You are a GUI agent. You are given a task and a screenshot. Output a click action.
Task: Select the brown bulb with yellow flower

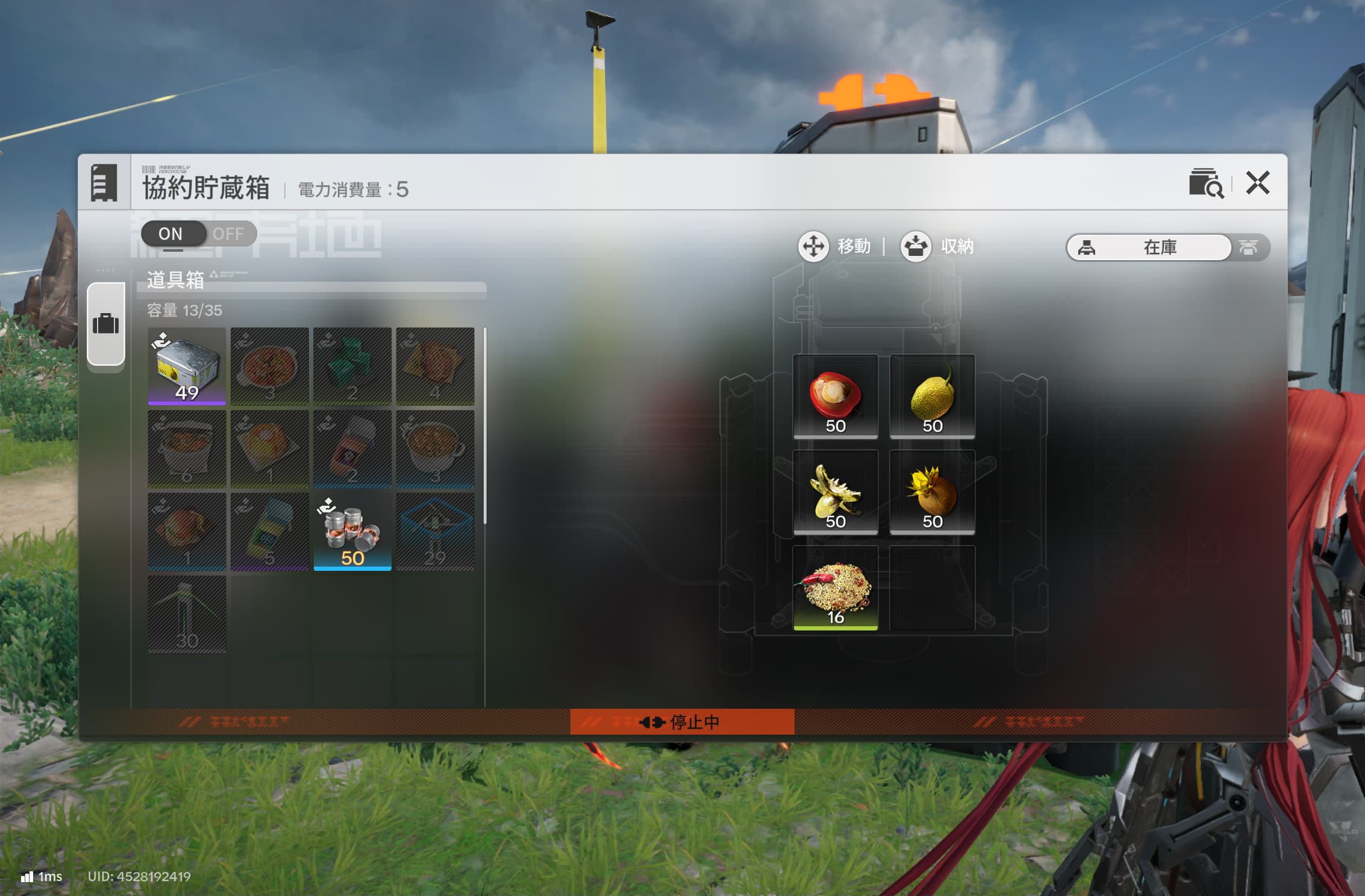pyautogui.click(x=932, y=492)
